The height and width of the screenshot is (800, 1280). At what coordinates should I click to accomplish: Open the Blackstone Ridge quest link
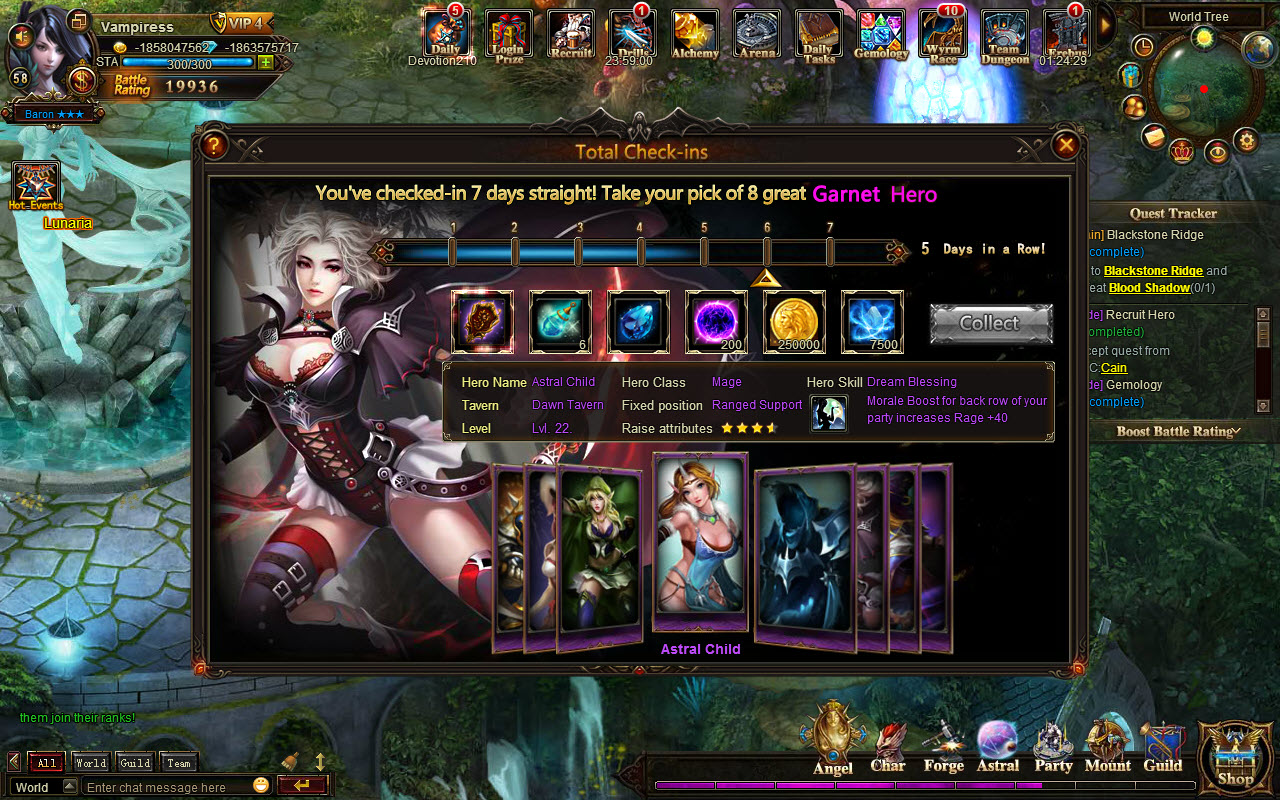point(1152,270)
